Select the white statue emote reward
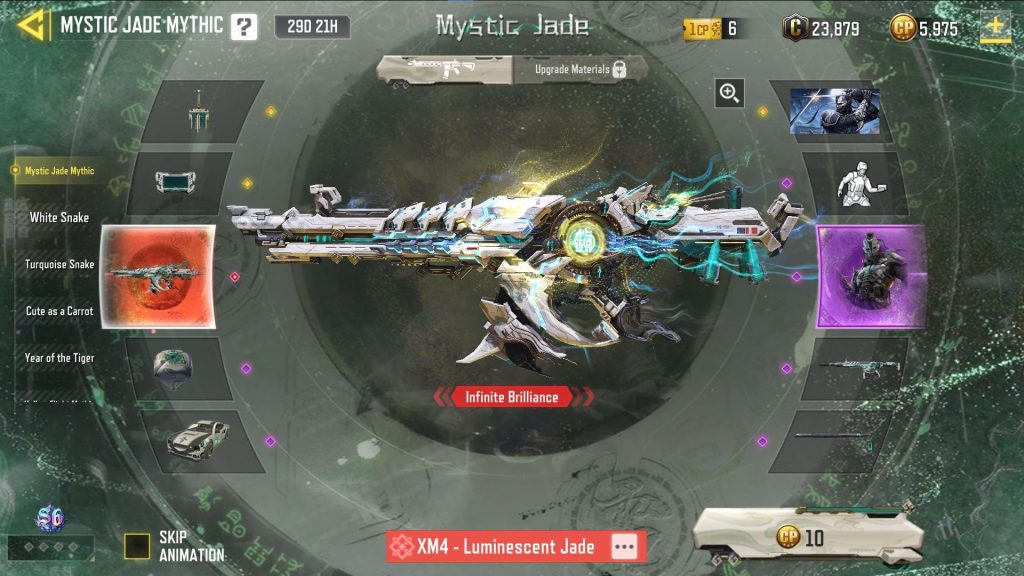The image size is (1024, 576). (853, 184)
